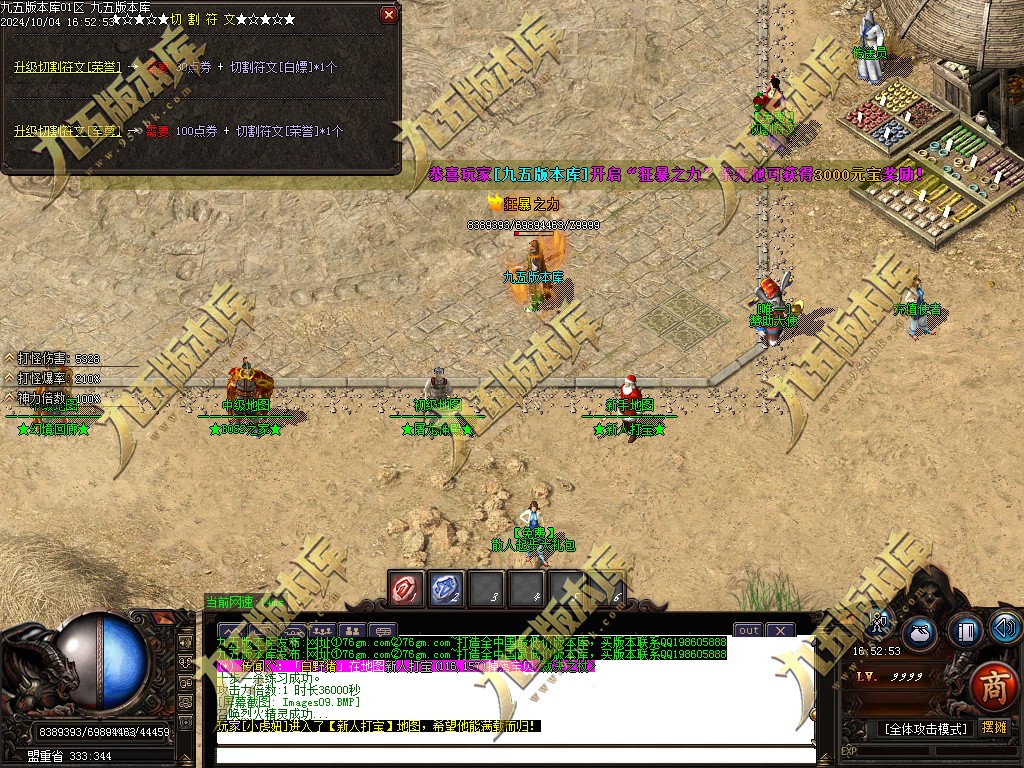Viewport: 1024px width, 768px height.
Task: Close the chat window with the X button
Action: click(x=780, y=630)
